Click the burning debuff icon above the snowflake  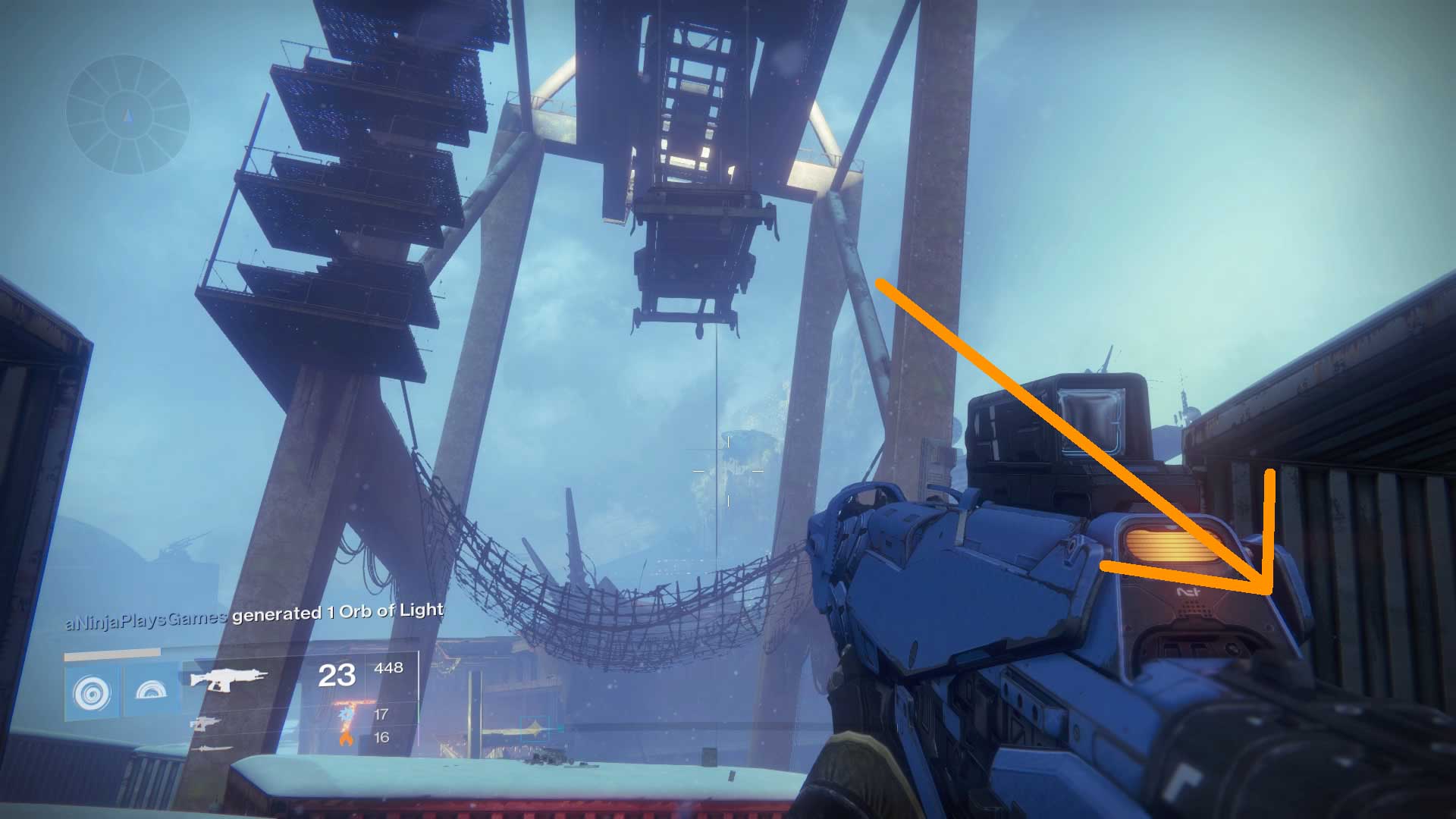tap(350, 702)
